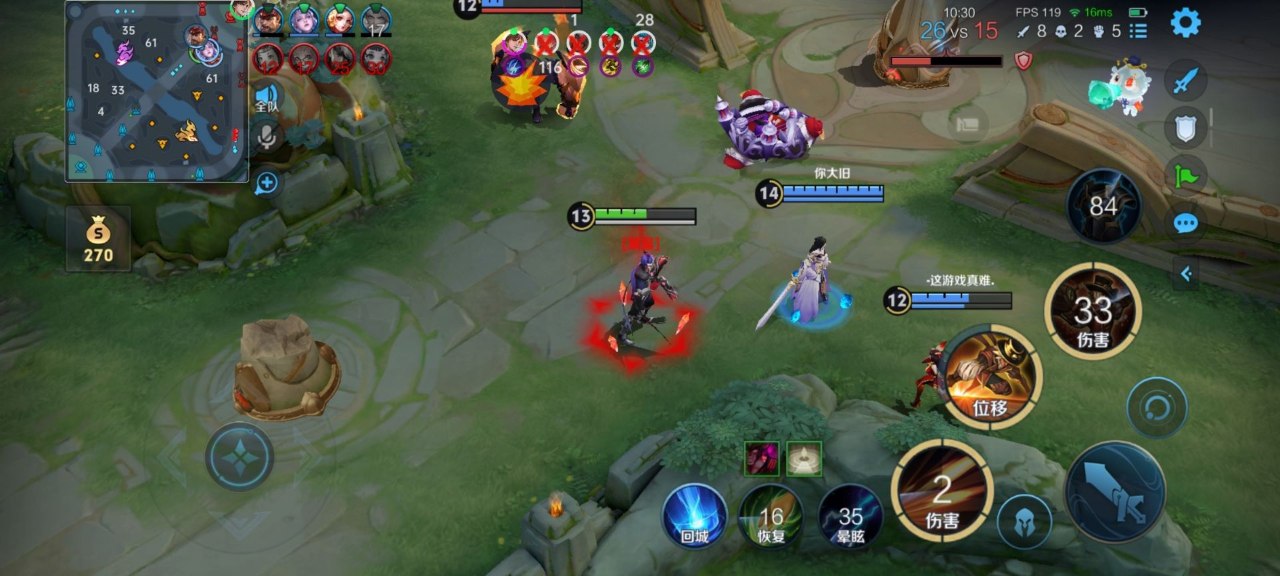This screenshot has height=576, width=1280.
Task: Buy the recommended purple item above spells
Action: tap(761, 458)
